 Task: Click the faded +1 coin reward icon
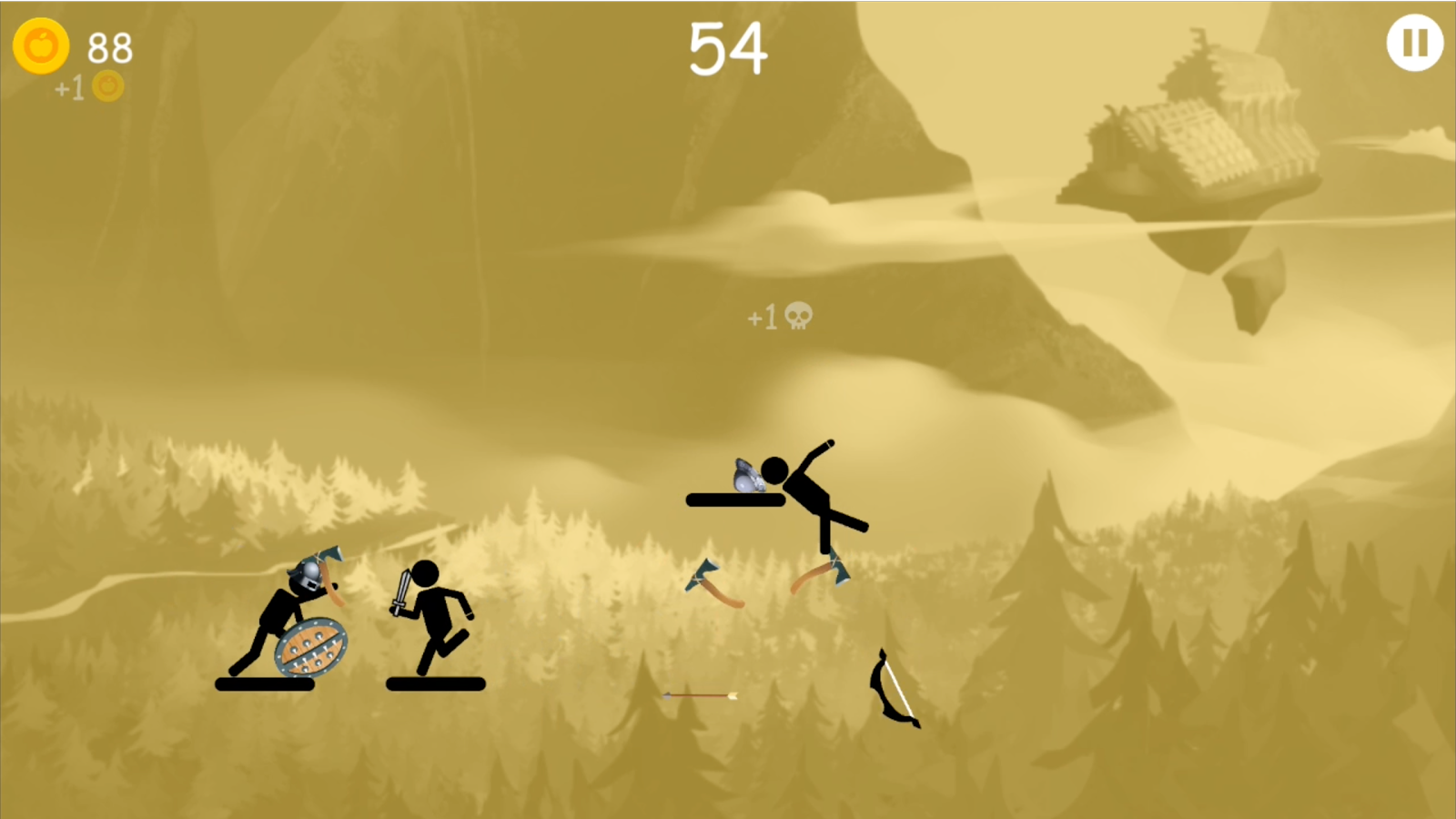(107, 86)
